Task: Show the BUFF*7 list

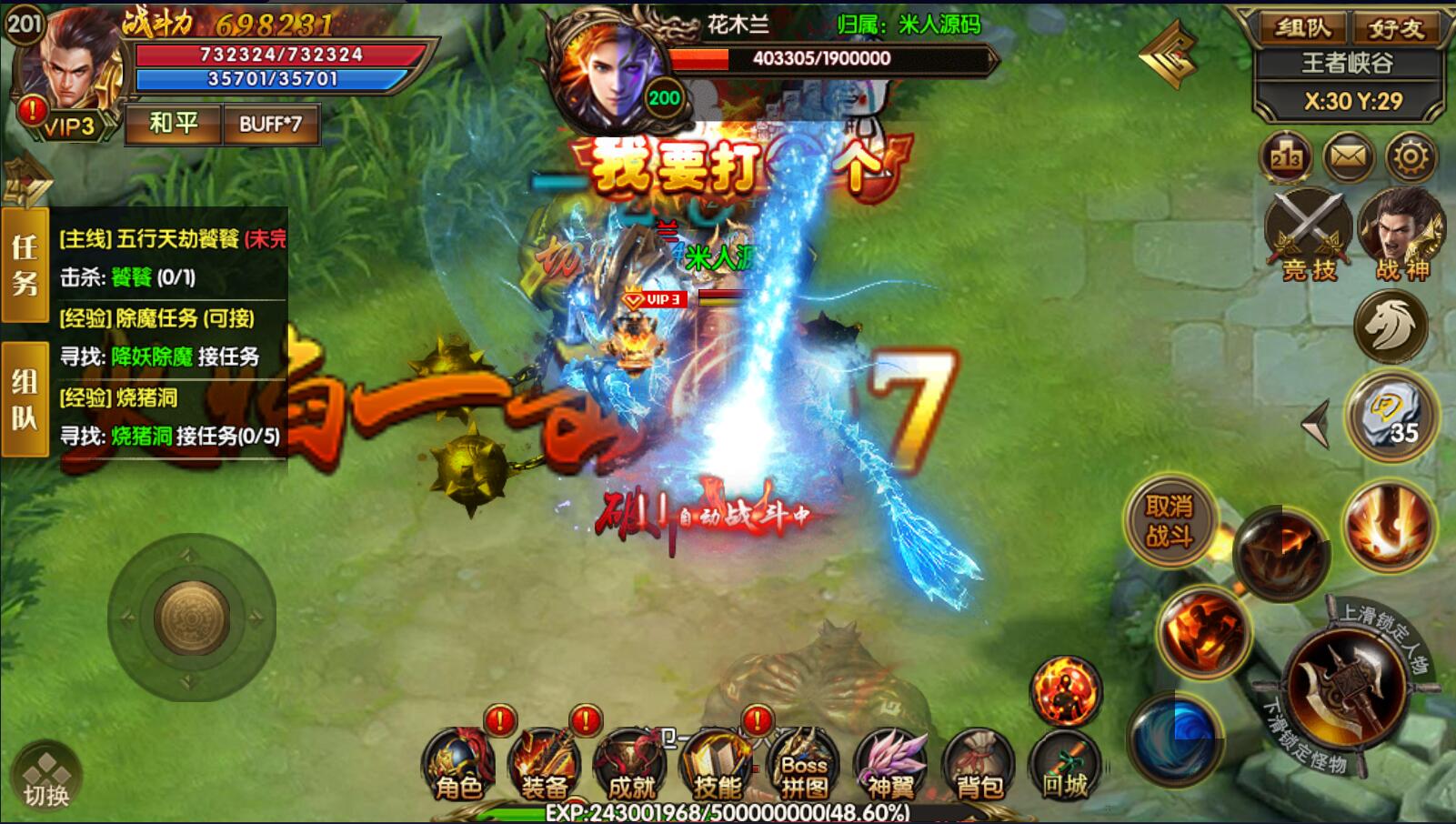Action: pyautogui.click(x=270, y=124)
